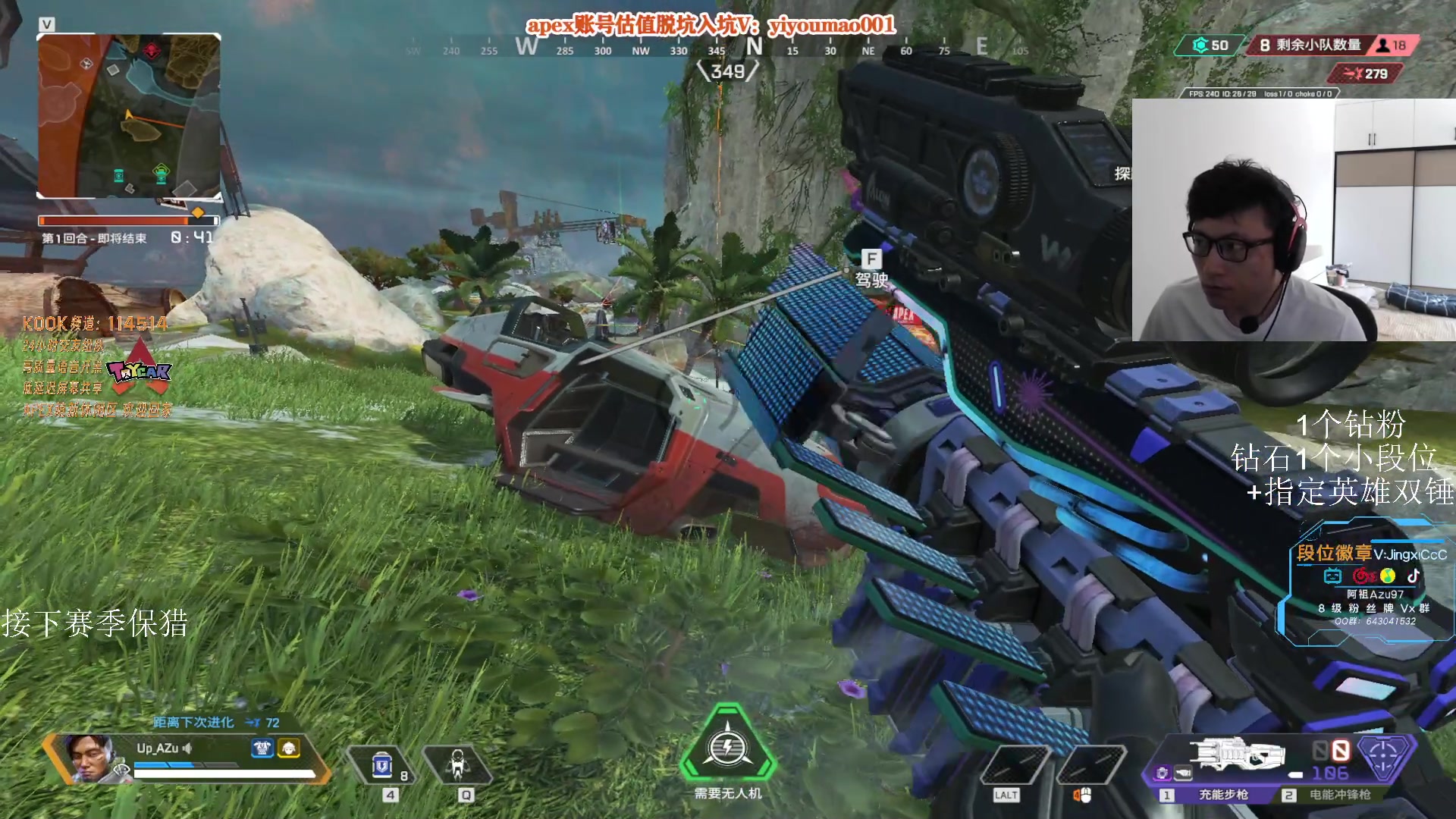Click the streamer webcam overlay
This screenshot has width=1456, height=819.
tap(1293, 220)
